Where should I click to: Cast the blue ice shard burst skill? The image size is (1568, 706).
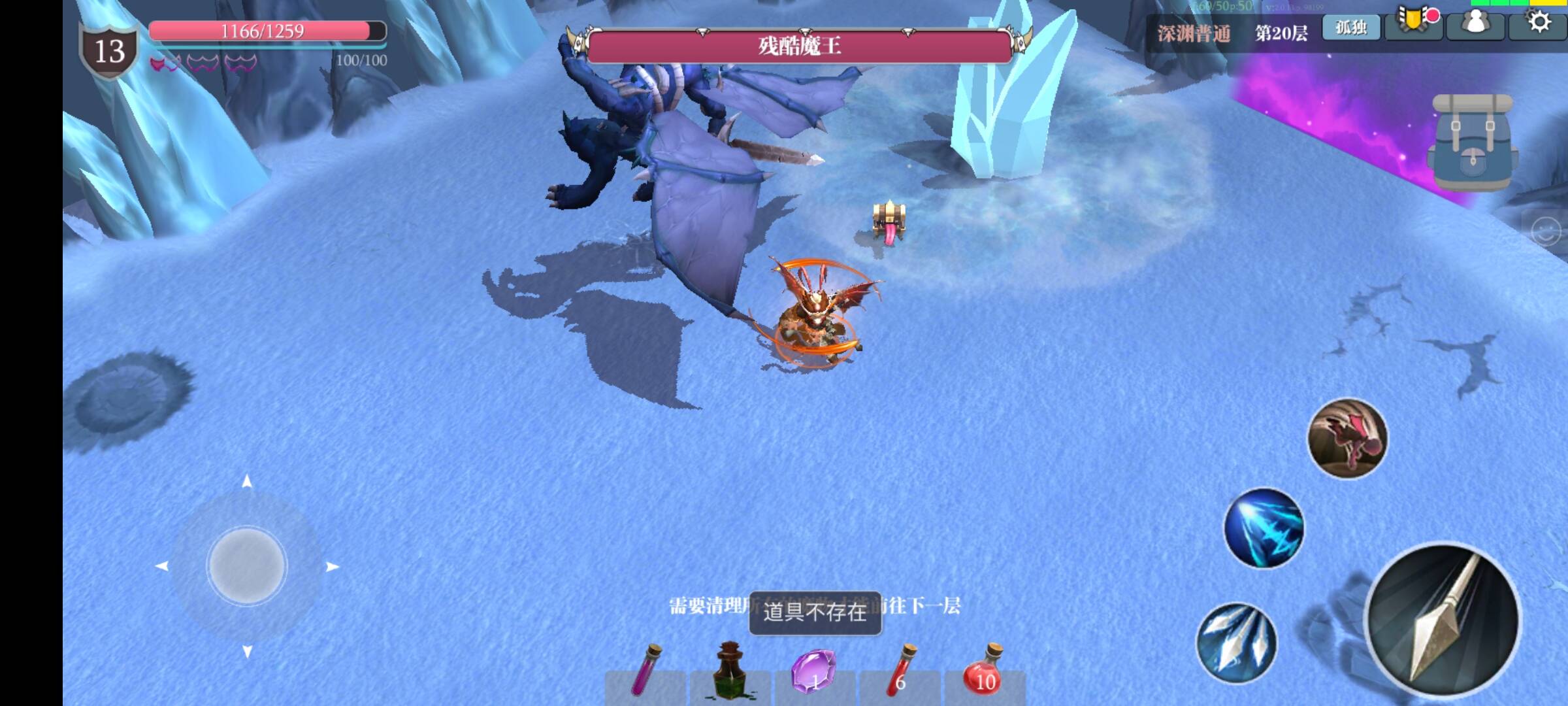(1264, 528)
